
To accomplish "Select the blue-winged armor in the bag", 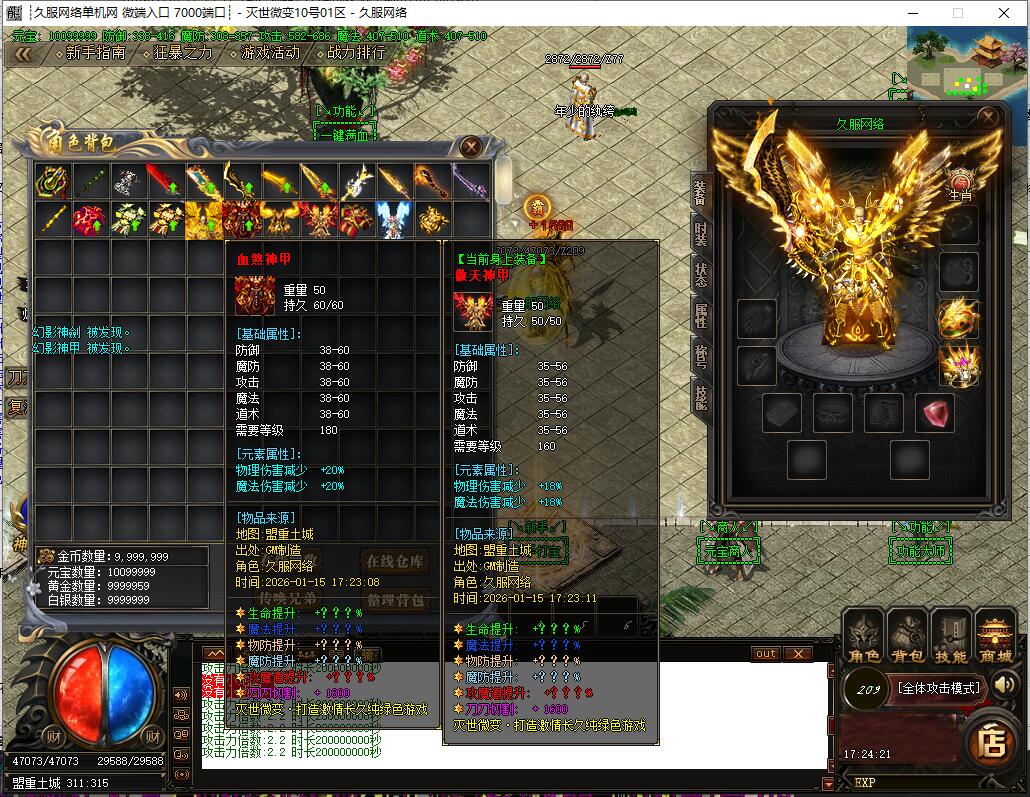I will [x=395, y=219].
